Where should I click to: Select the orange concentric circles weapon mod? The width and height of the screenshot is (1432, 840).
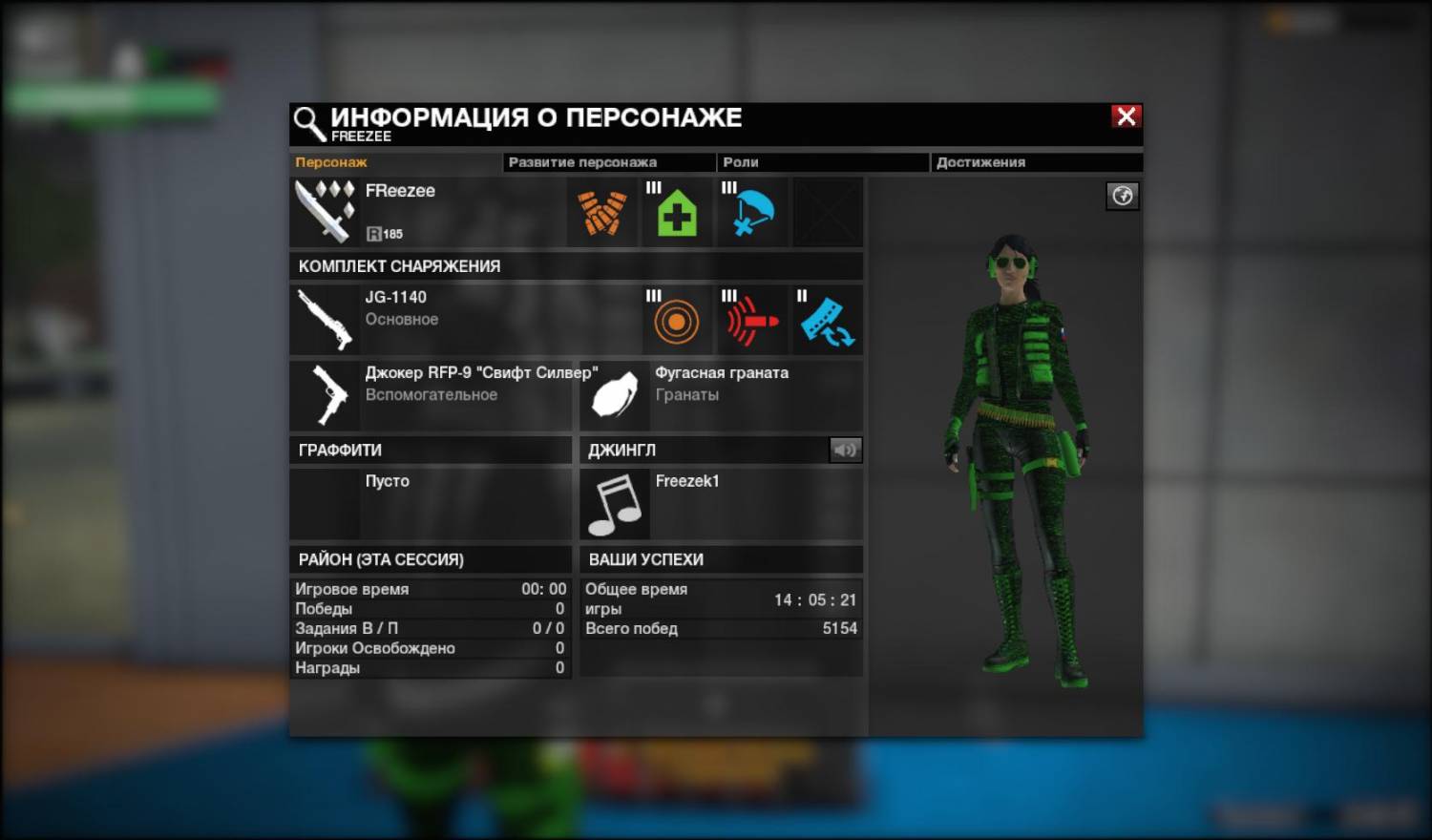tap(677, 321)
